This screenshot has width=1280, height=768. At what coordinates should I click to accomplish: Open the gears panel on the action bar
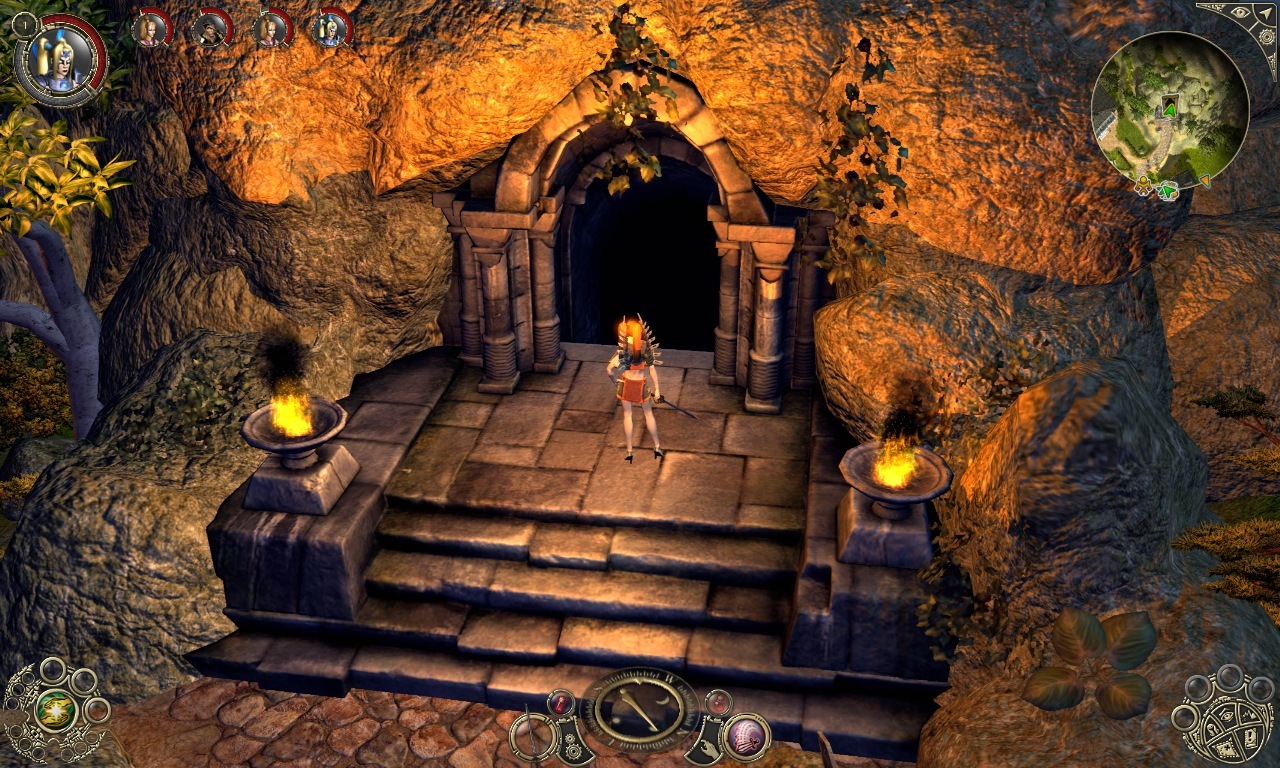(x=574, y=744)
